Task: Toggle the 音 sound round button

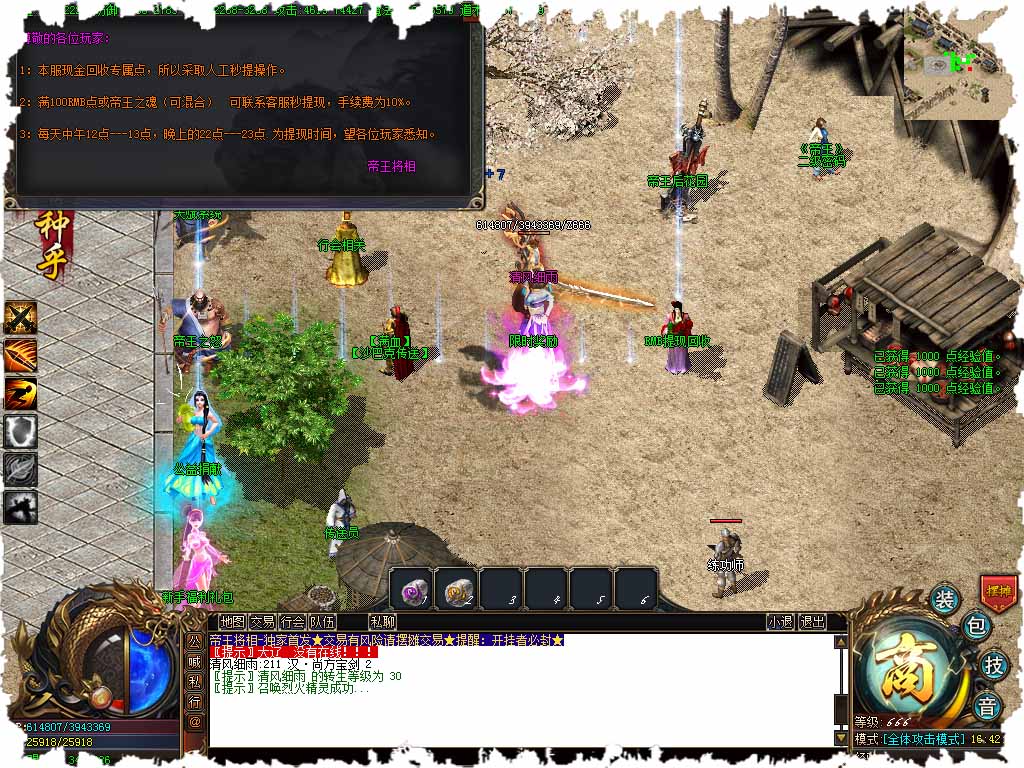Action: (987, 705)
